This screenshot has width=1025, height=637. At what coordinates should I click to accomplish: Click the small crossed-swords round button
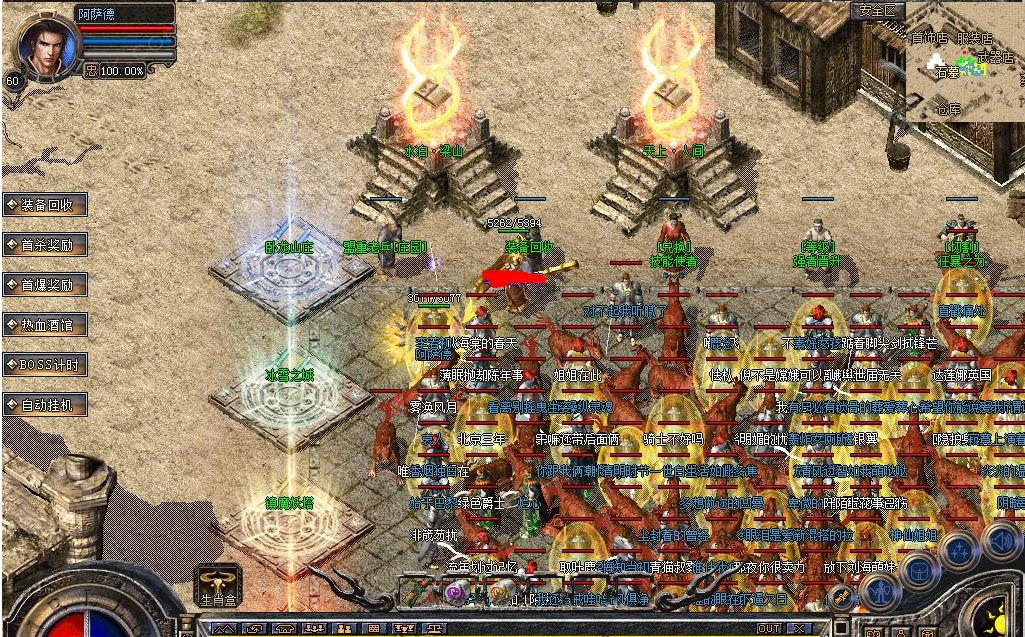click(842, 598)
